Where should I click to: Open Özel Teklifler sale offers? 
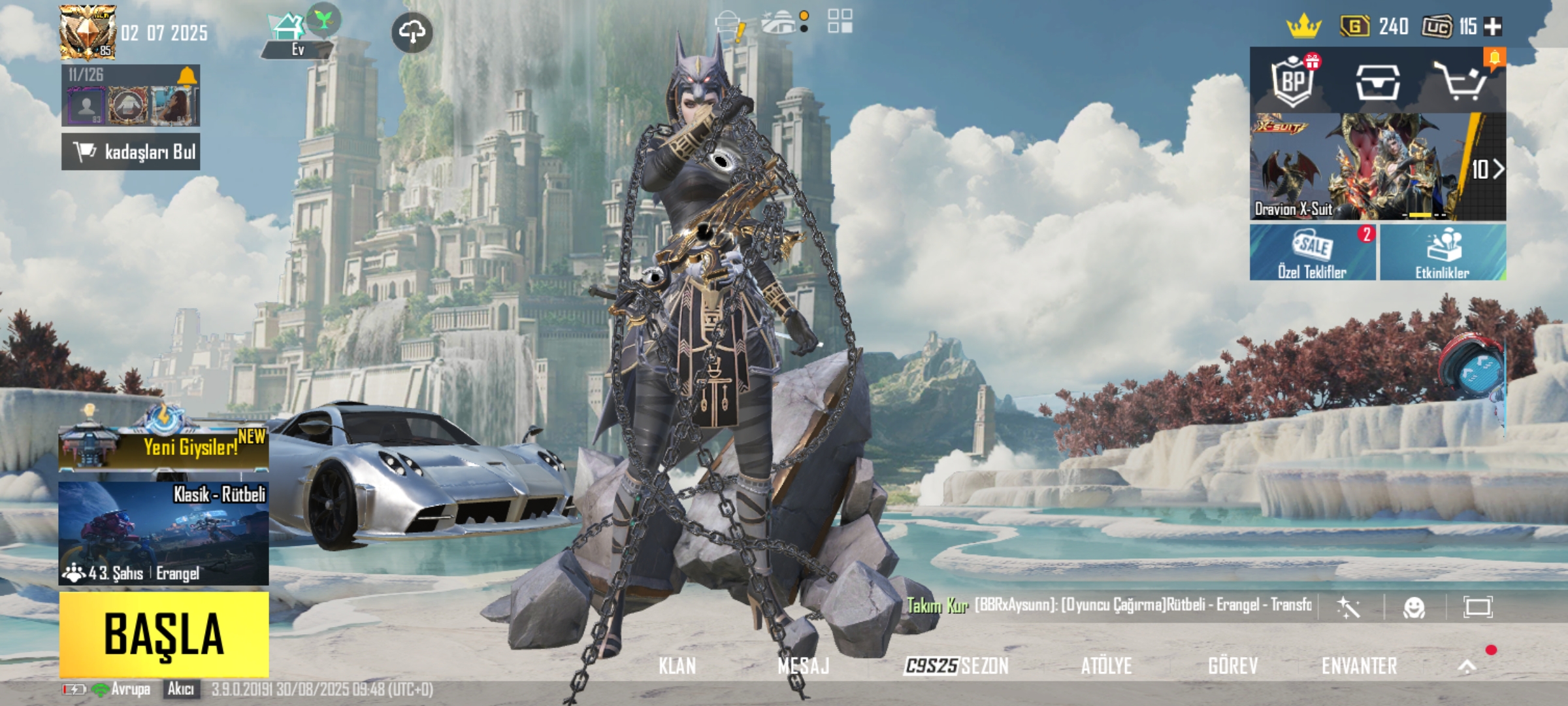1313,253
